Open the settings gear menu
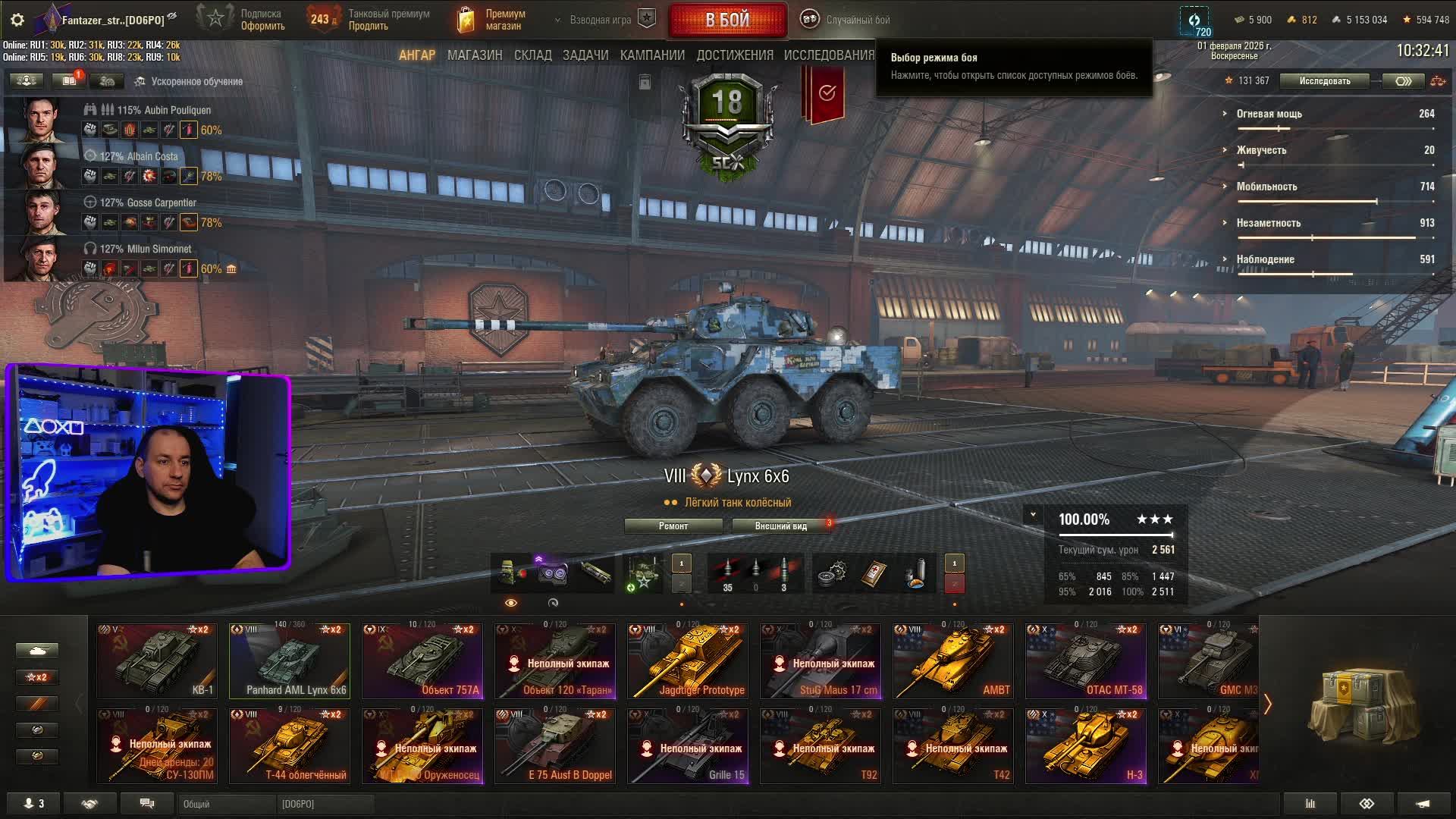The height and width of the screenshot is (819, 1456). tap(17, 20)
